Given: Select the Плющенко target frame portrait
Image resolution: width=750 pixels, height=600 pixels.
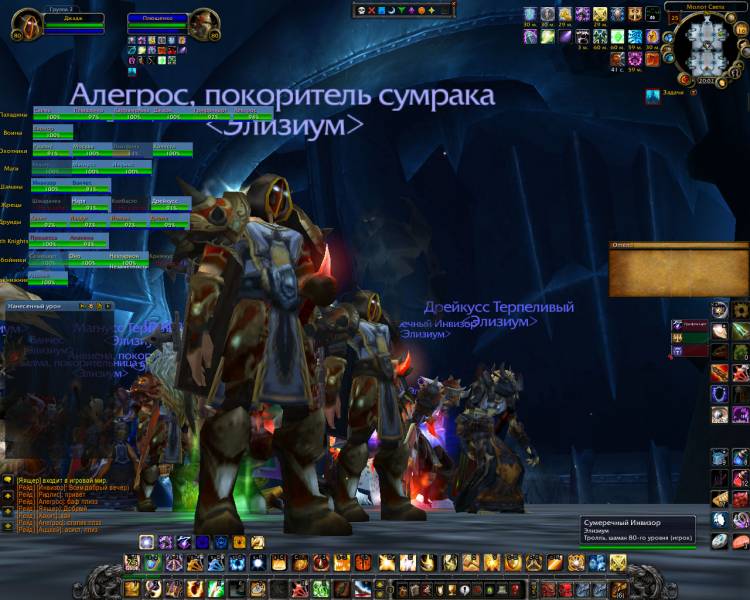Looking at the screenshot, I should [203, 22].
